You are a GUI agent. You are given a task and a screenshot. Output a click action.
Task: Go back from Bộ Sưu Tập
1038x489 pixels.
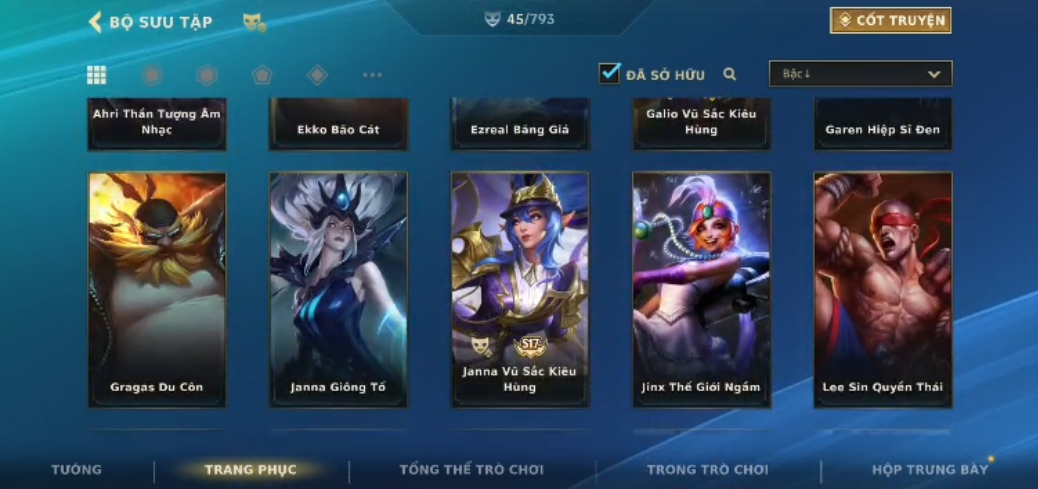pyautogui.click(x=96, y=22)
